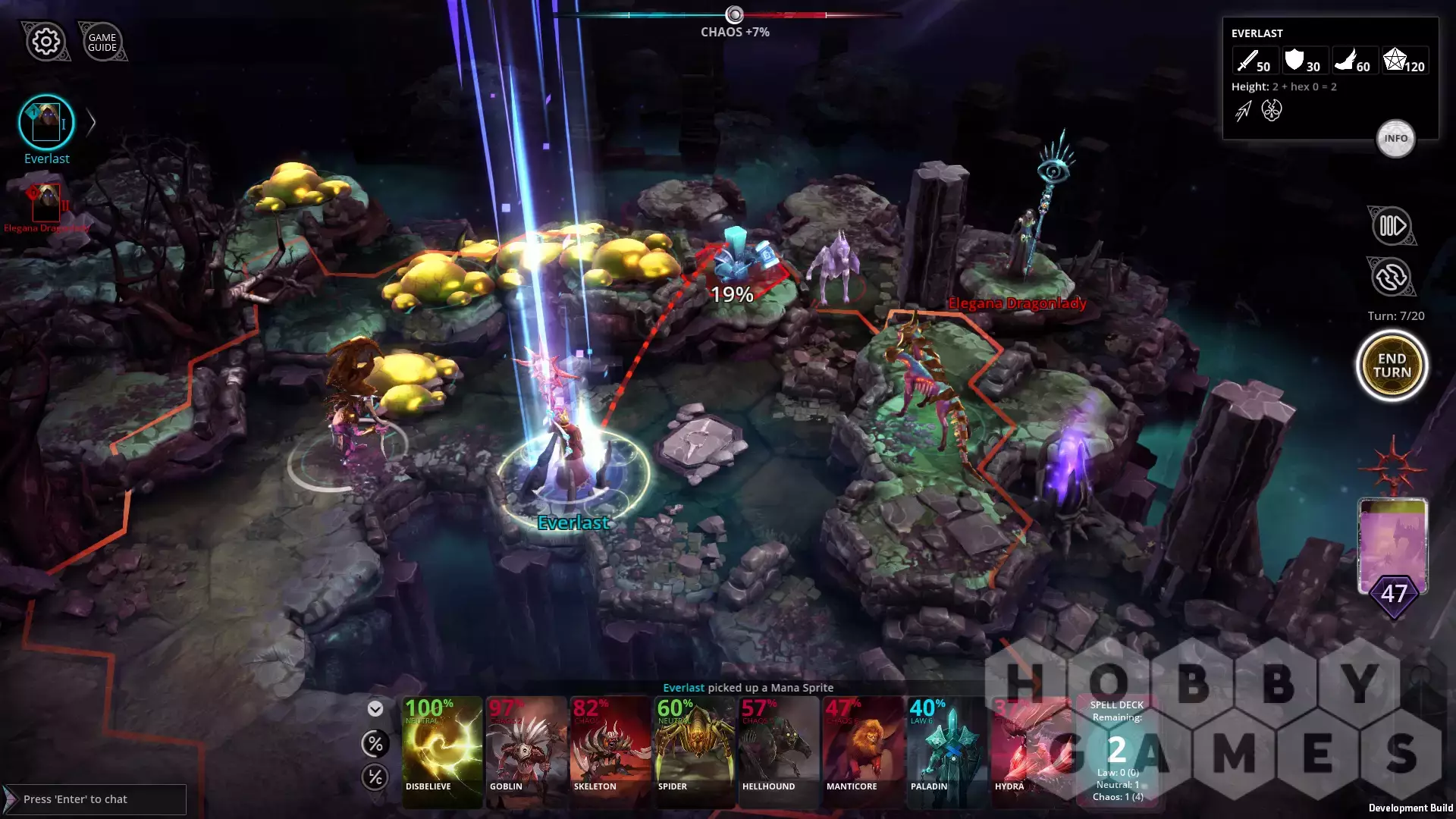Select the Hellhound card

point(779,751)
